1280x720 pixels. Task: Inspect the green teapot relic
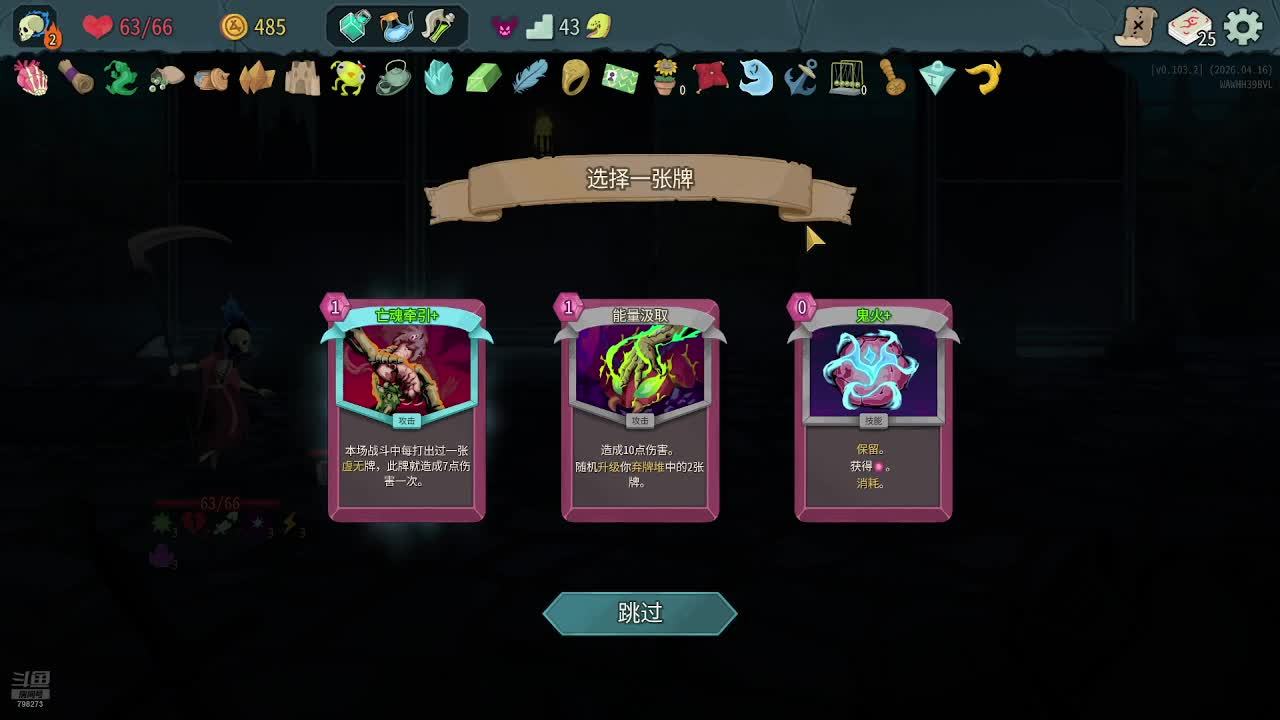point(393,77)
